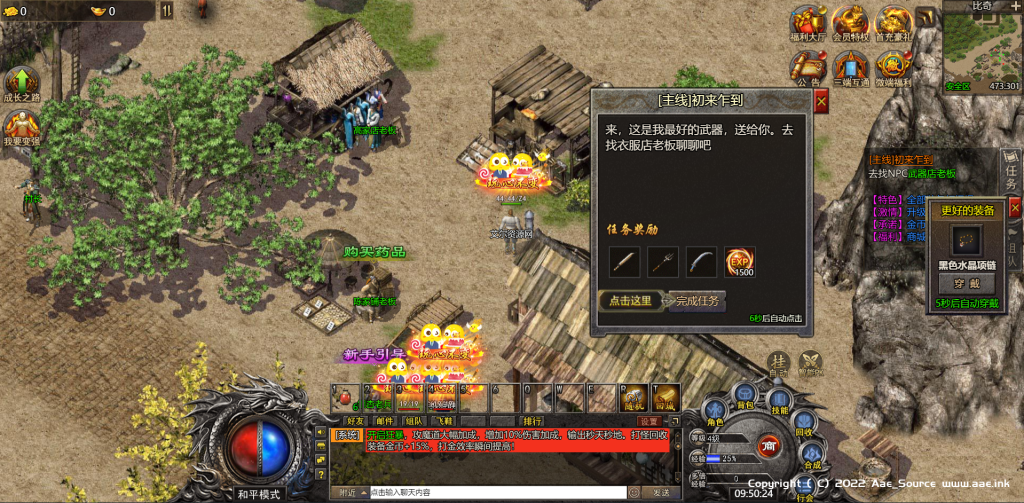Open the 福利大厅 welfare hall icon
This screenshot has width=1024, height=503.
(806, 24)
